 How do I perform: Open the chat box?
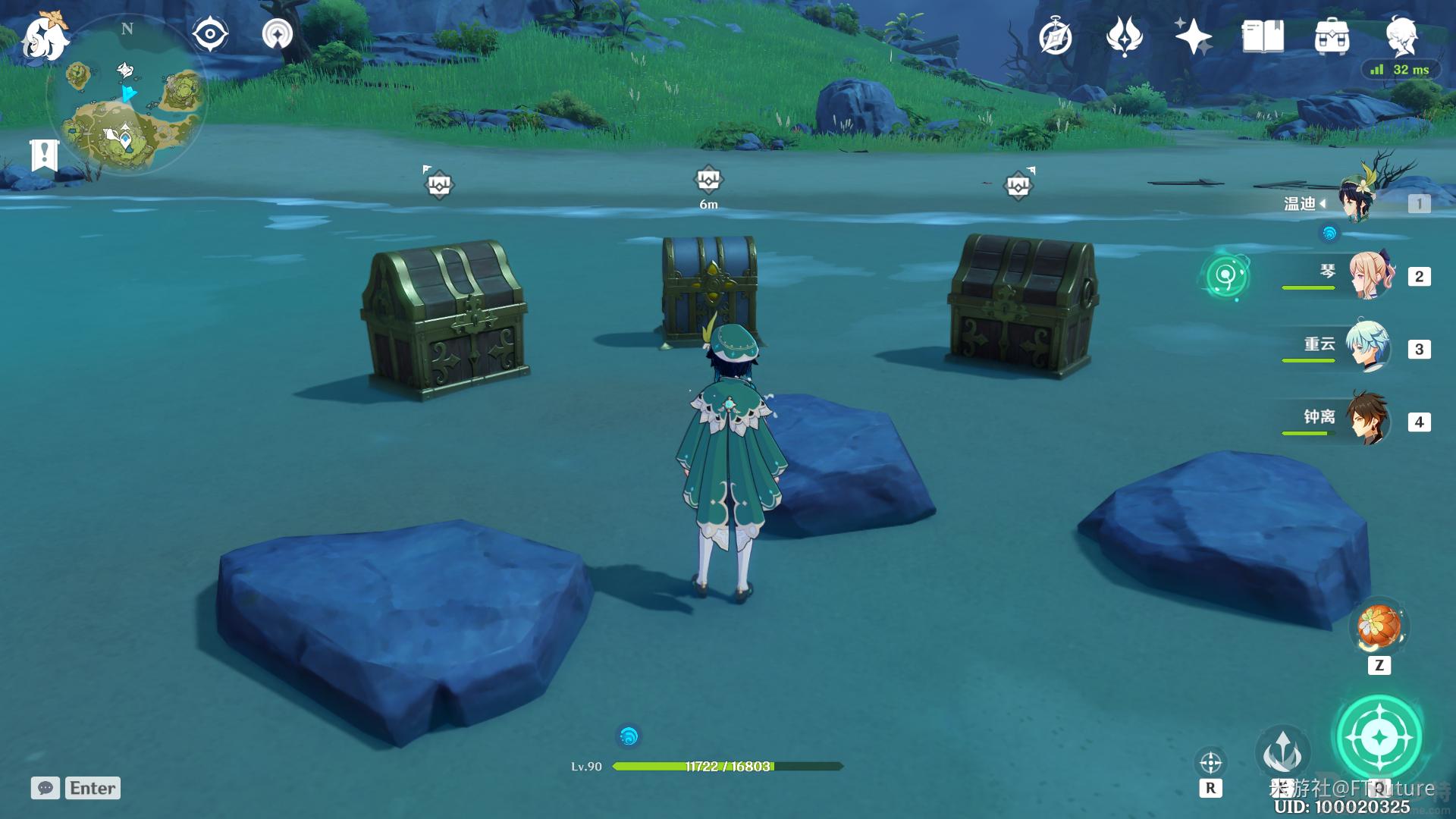pyautogui.click(x=45, y=788)
